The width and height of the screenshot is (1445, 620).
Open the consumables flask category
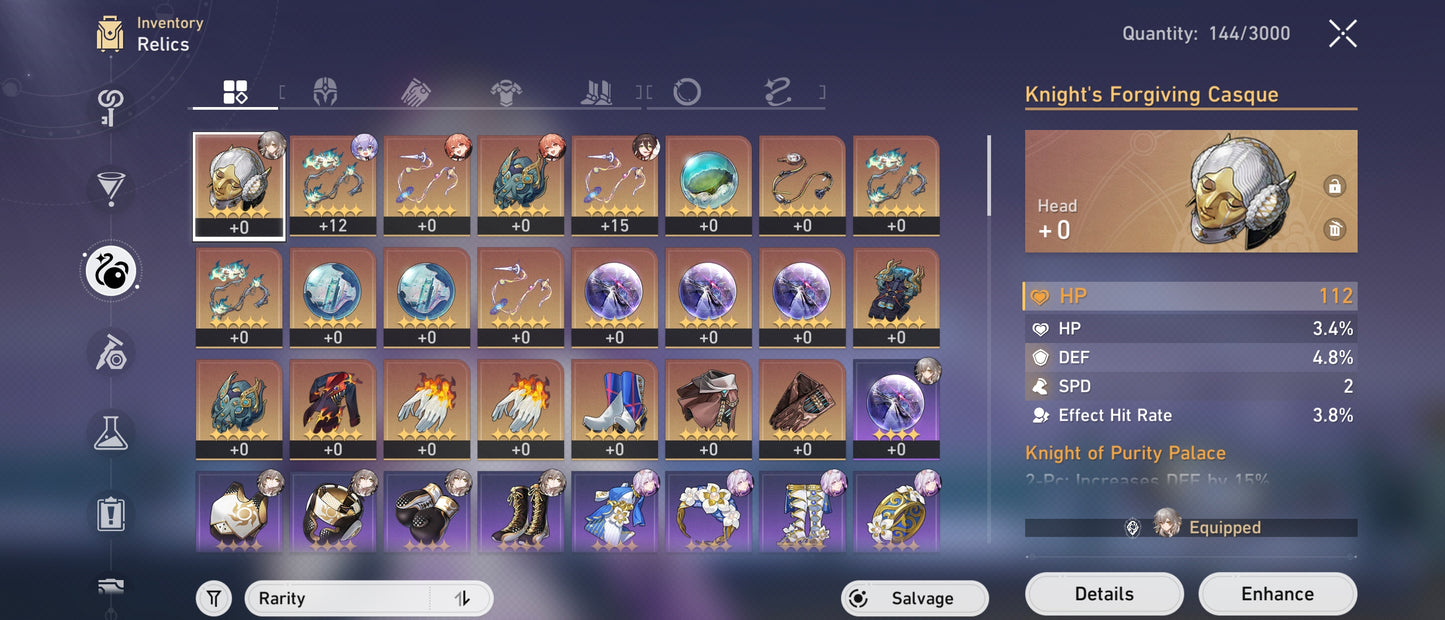[110, 430]
